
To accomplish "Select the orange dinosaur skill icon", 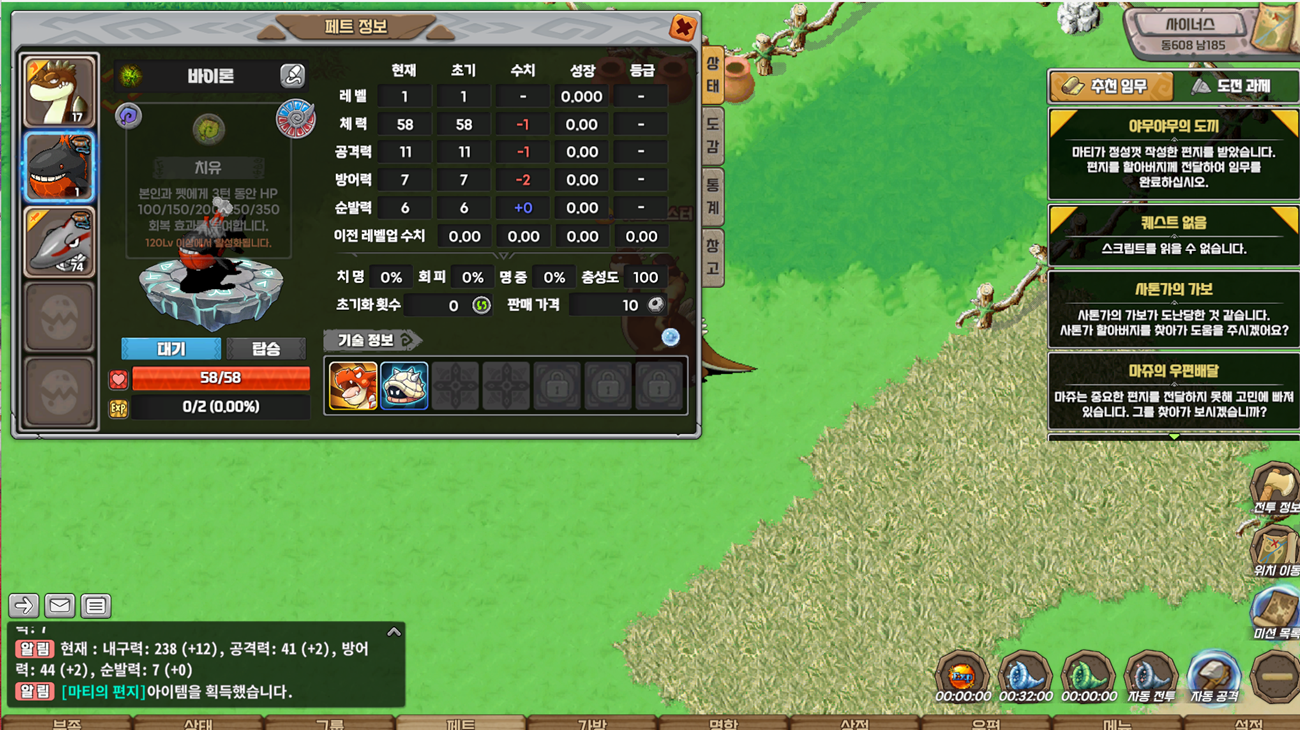I will (x=353, y=385).
